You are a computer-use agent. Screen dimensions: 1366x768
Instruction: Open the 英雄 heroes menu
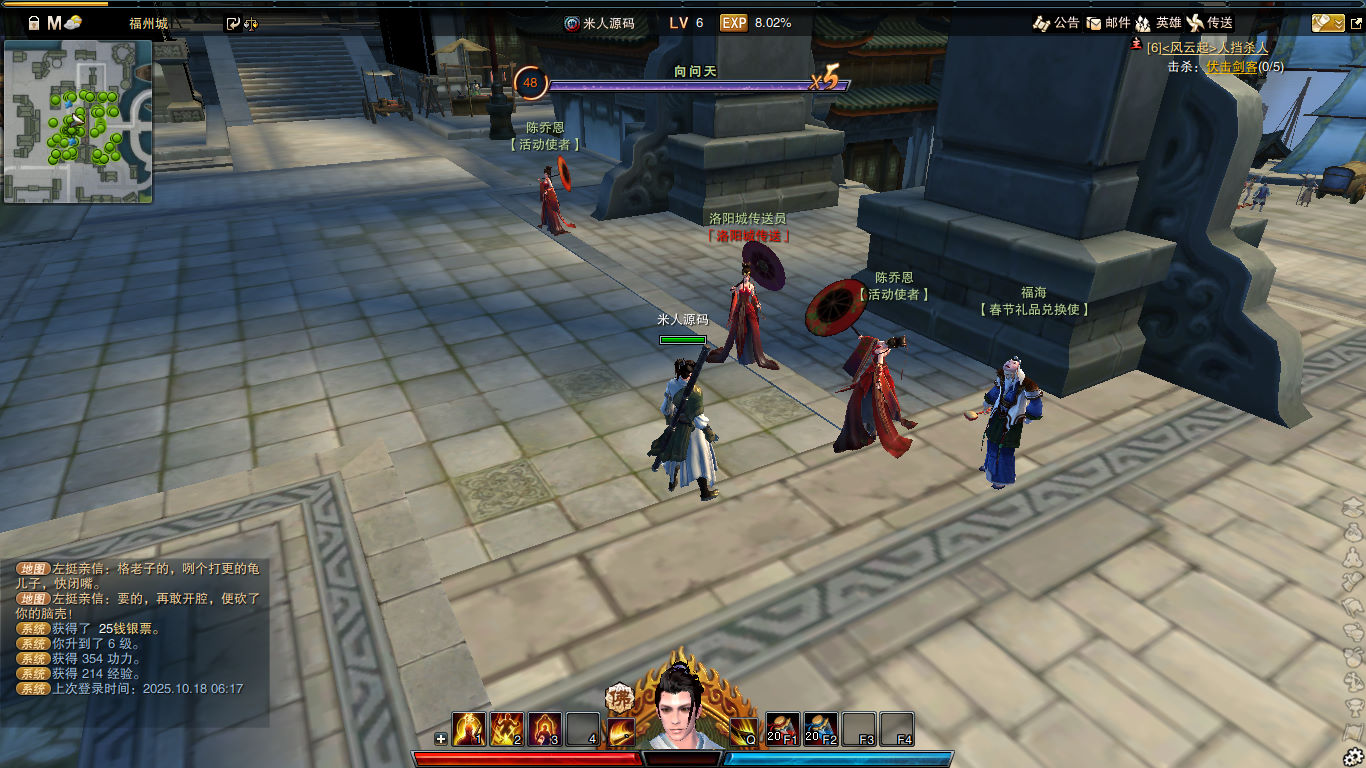point(1159,22)
